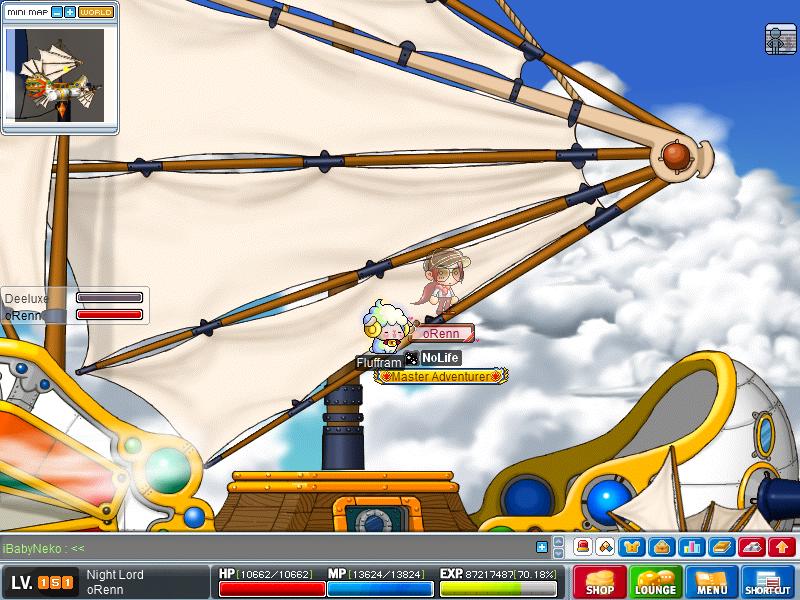Open the inventory bag icon
800x600 pixels.
[660, 547]
